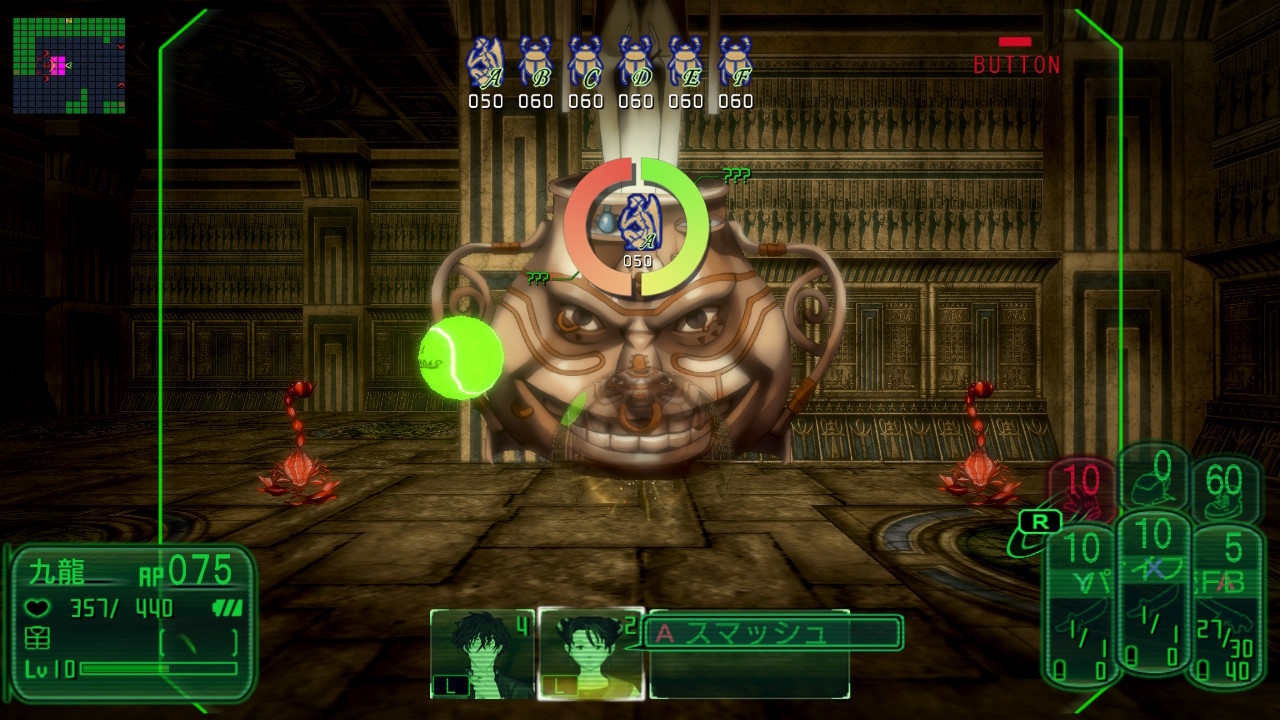Activate the スマッシュ smash skill

tap(773, 633)
